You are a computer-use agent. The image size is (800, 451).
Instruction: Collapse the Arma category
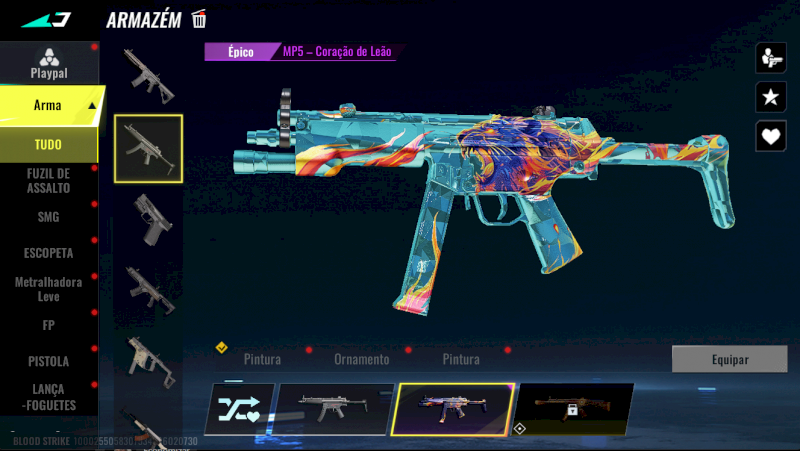click(92, 105)
